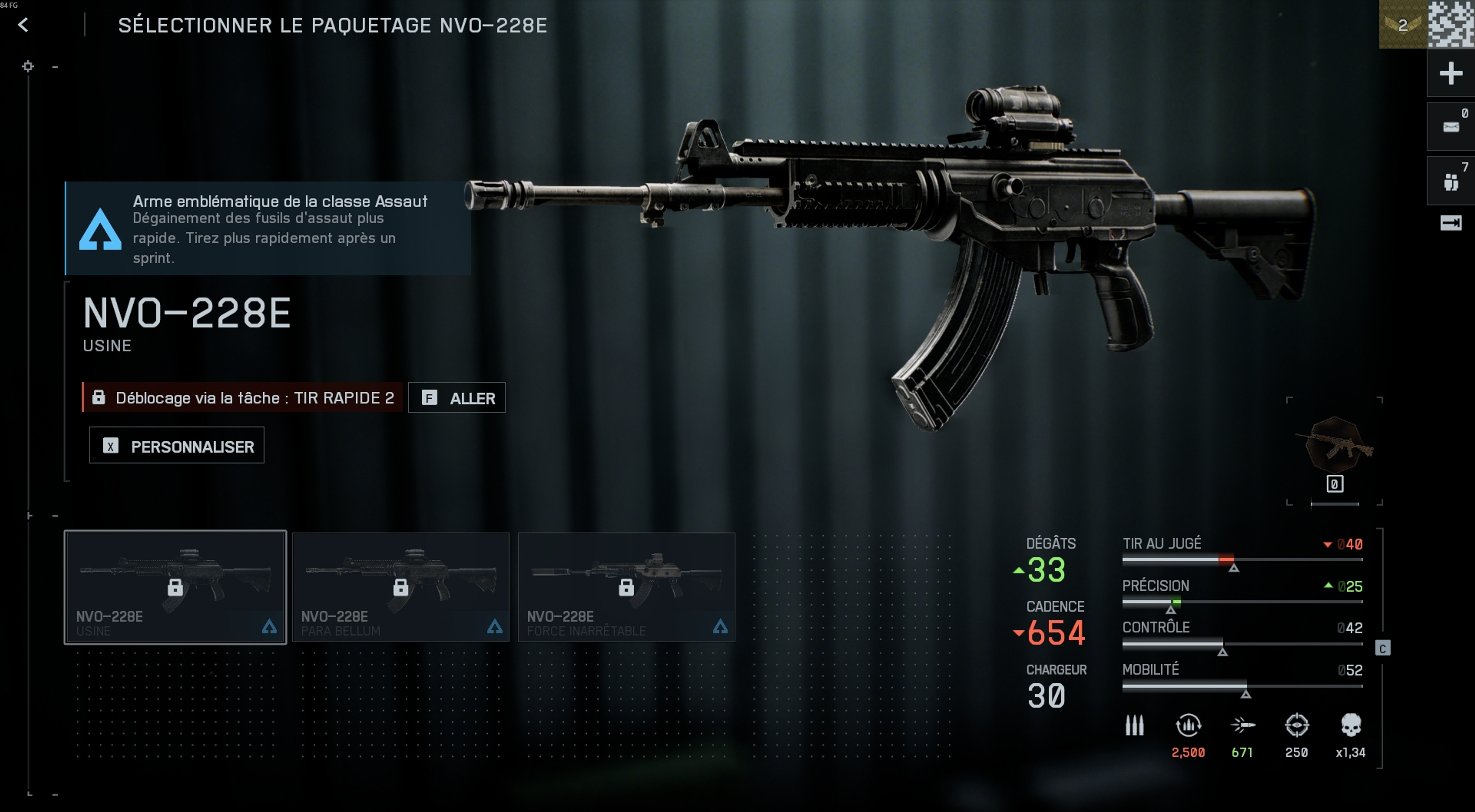
Task: Click ALLER to go to the task
Action: pyautogui.click(x=457, y=398)
